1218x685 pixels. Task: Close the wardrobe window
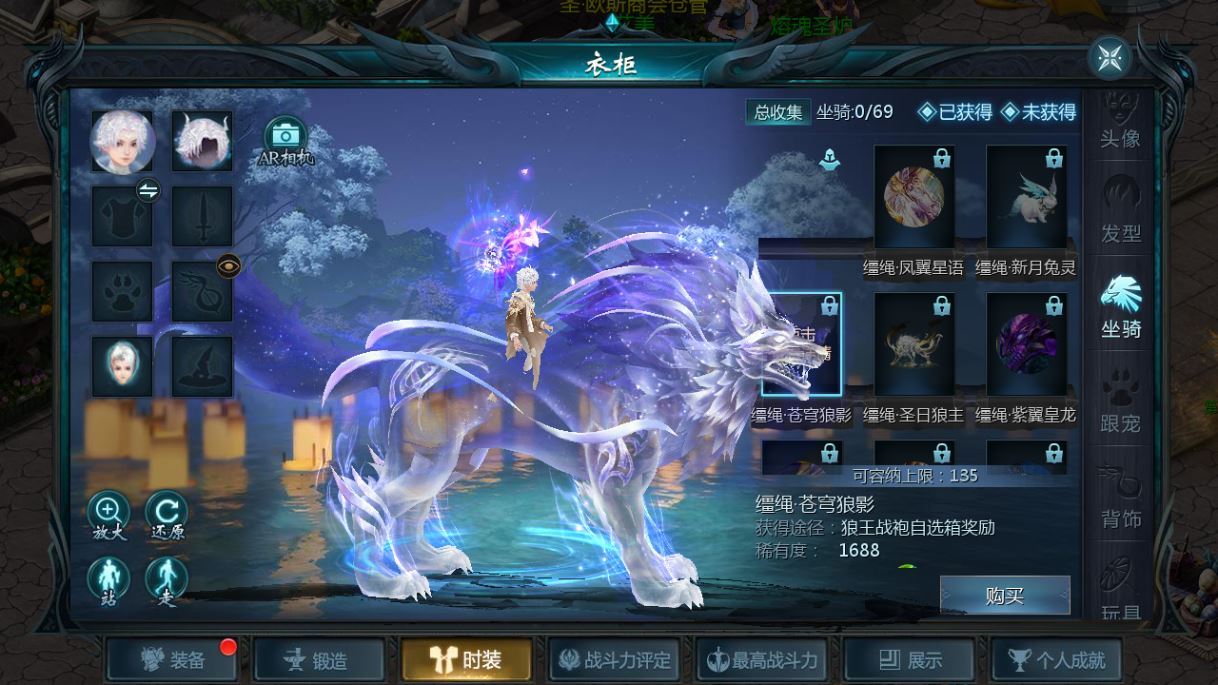coord(1109,58)
